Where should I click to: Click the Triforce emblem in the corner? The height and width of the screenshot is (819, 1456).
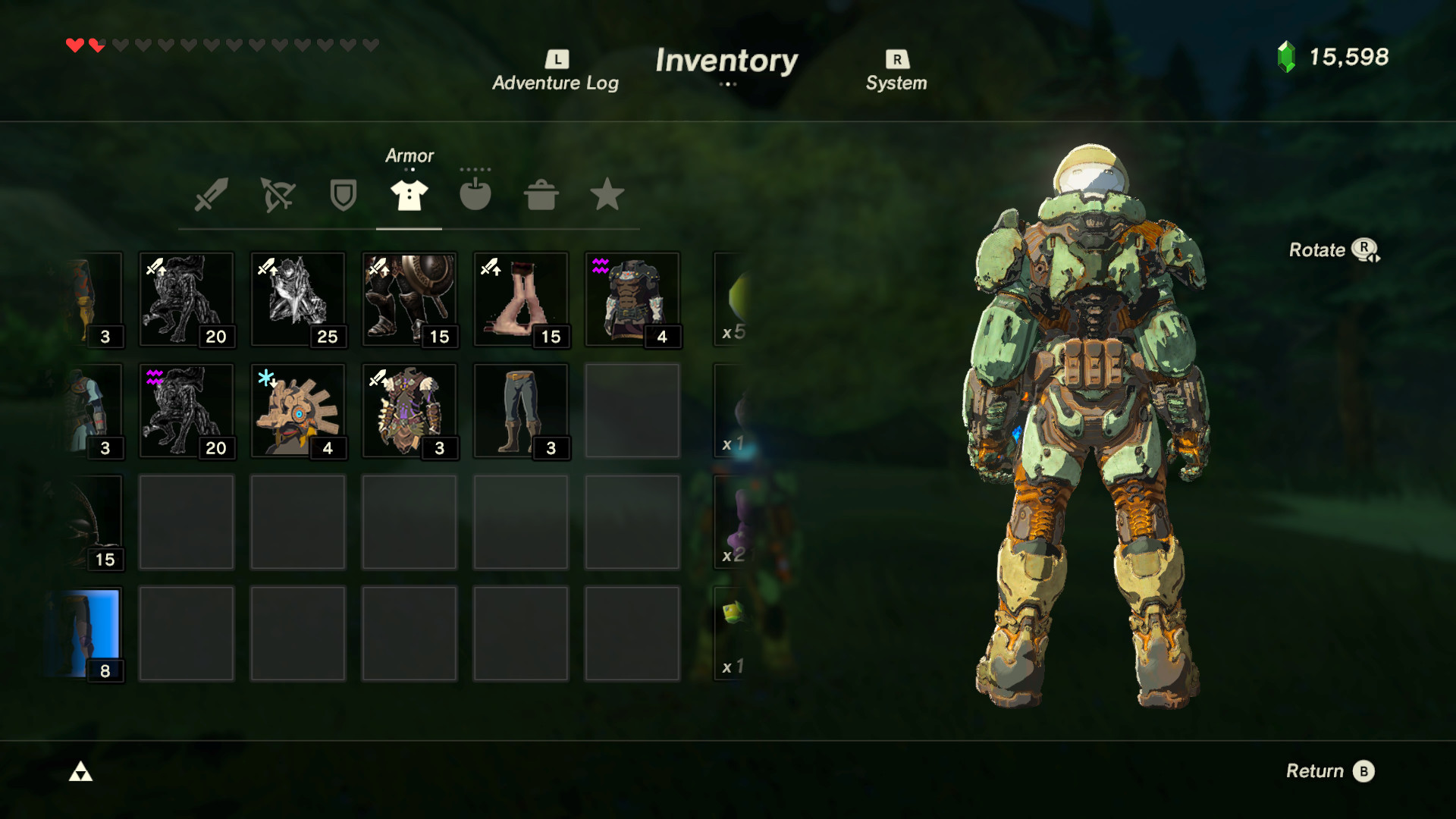(81, 771)
